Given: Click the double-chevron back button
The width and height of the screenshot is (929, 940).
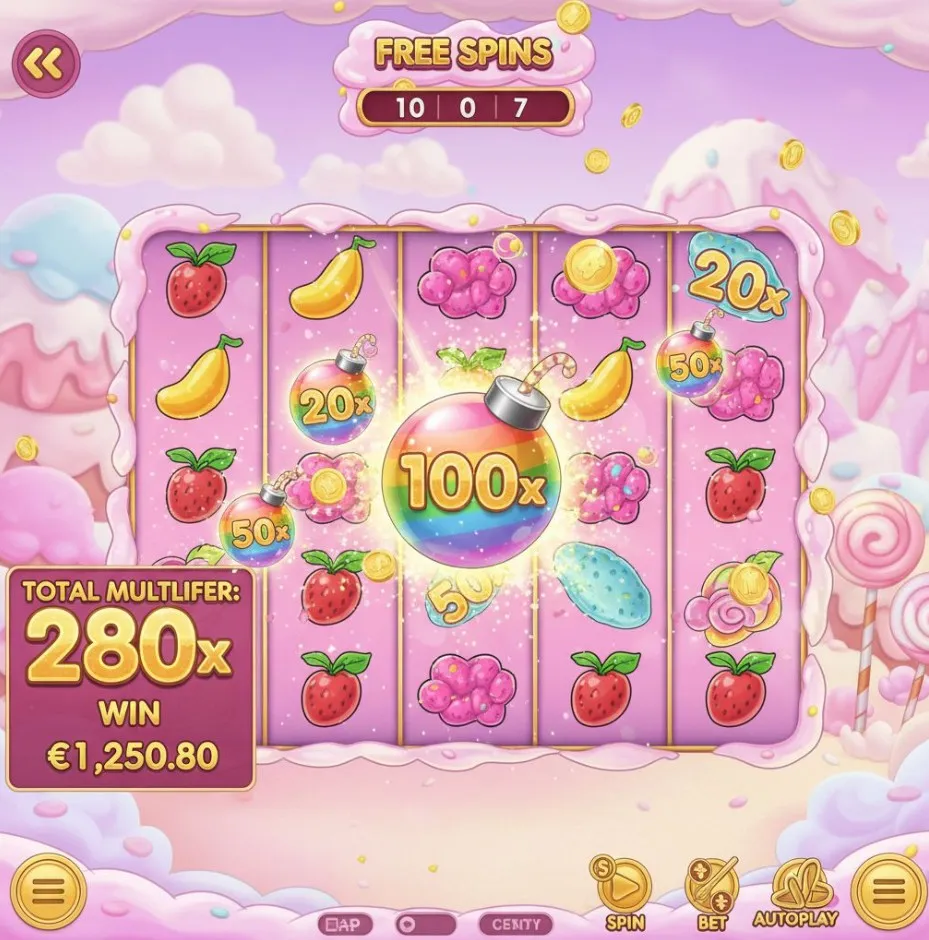Looking at the screenshot, I should 44,65.
